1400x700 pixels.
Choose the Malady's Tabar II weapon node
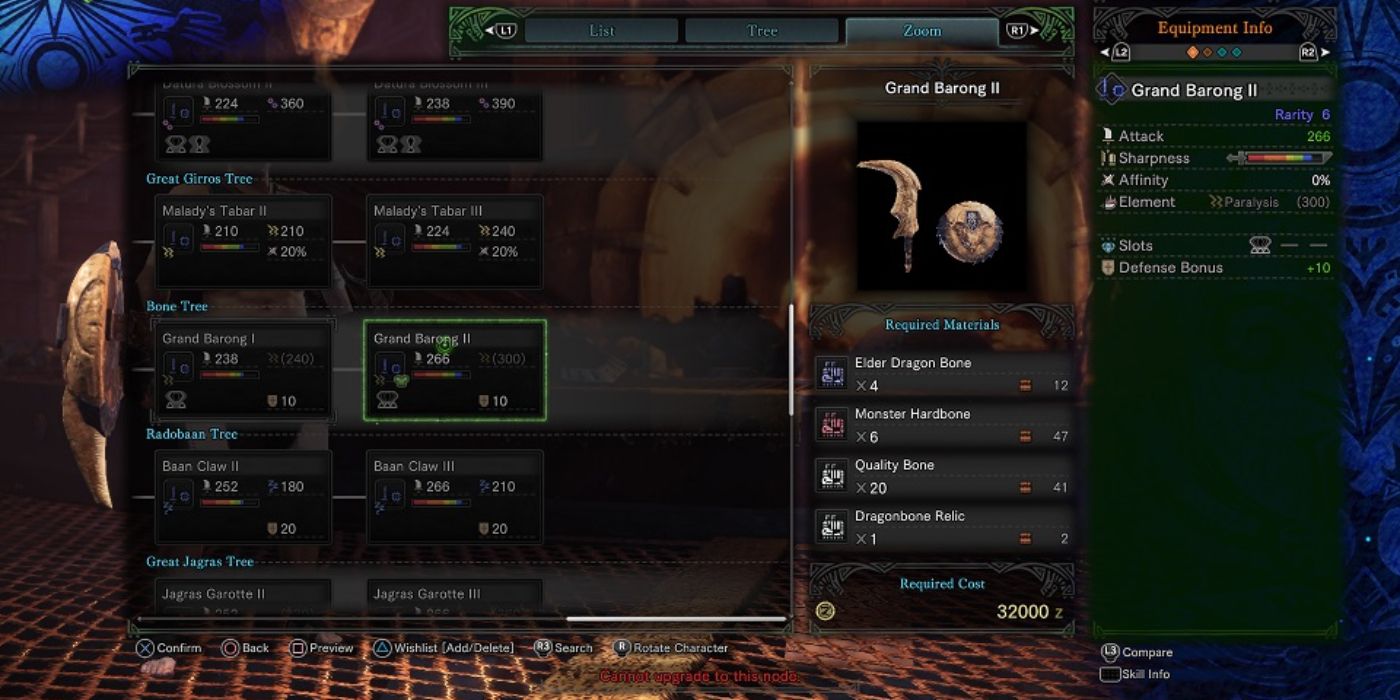coord(243,241)
